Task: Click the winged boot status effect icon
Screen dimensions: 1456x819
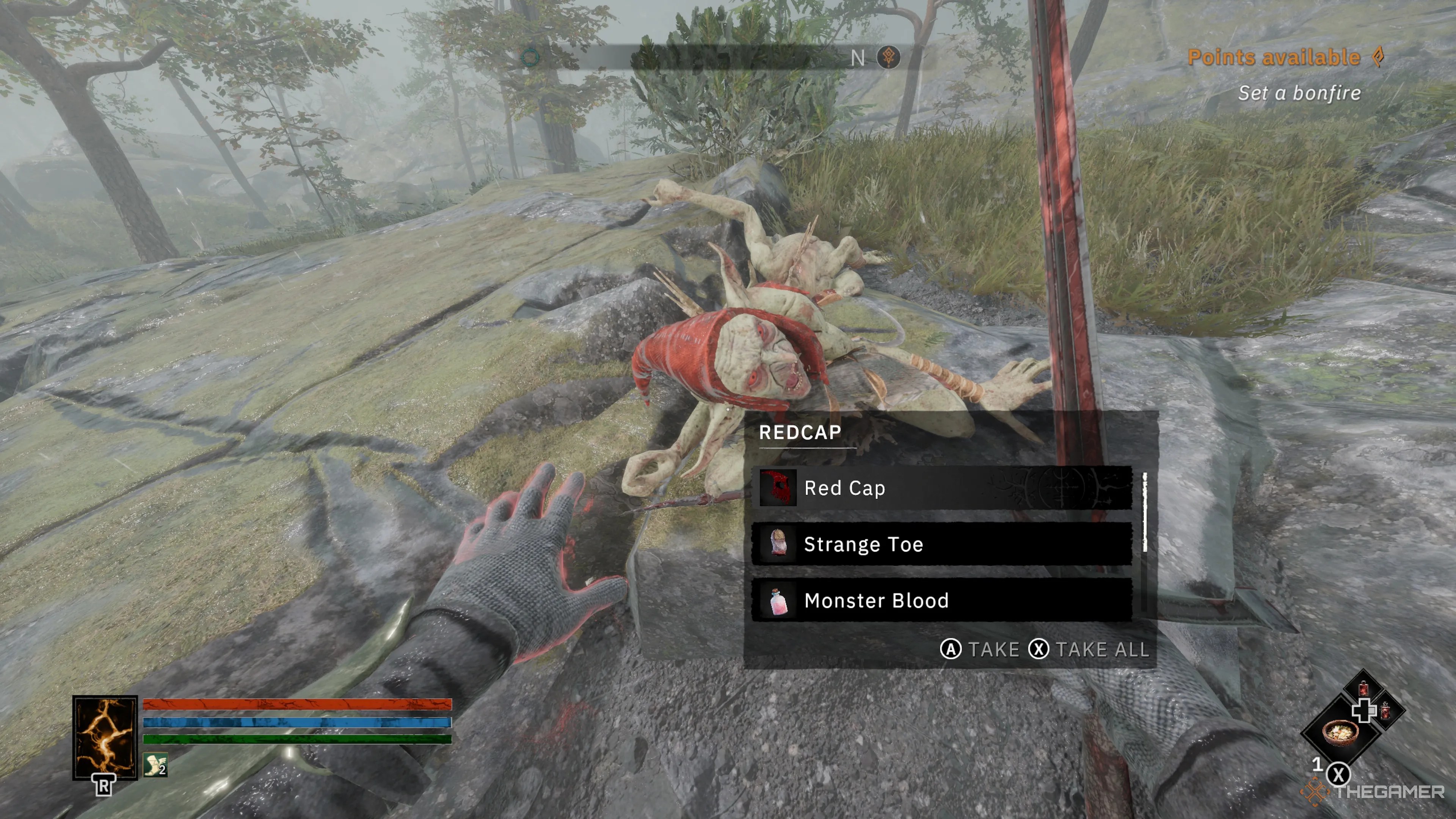Action: pos(155,765)
